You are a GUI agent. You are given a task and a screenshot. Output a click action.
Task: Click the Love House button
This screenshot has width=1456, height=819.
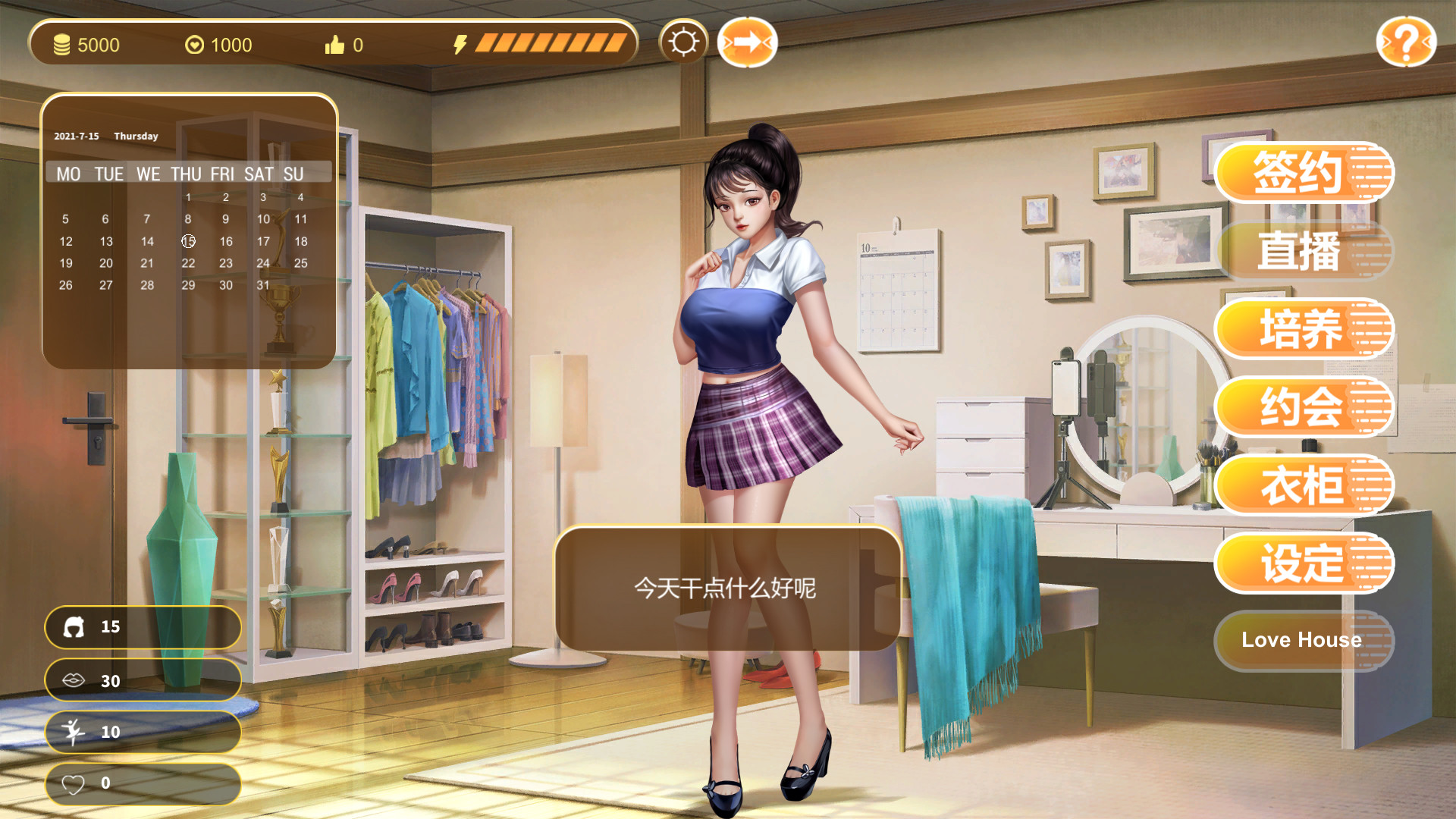click(1303, 640)
